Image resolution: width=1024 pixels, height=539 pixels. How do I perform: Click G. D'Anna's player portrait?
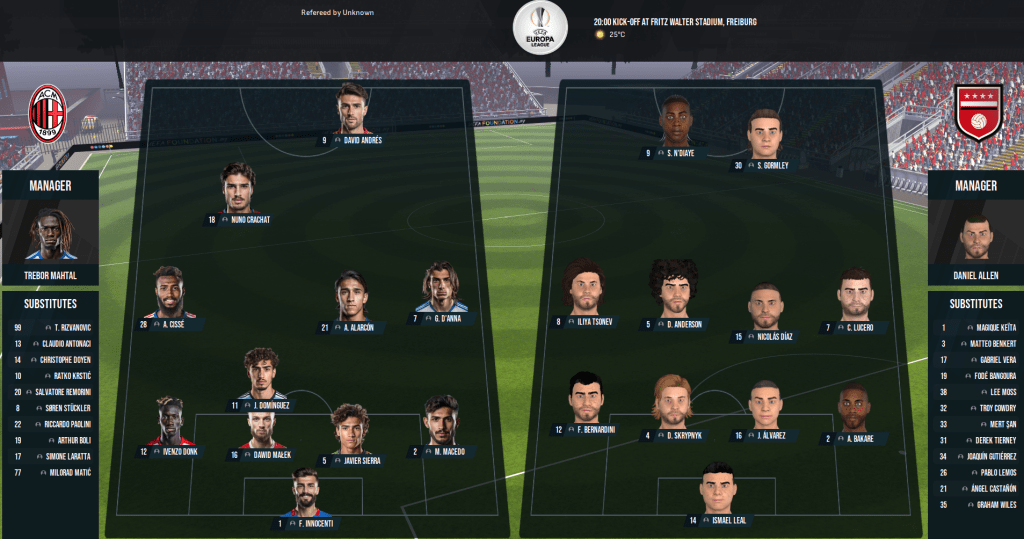pos(440,288)
